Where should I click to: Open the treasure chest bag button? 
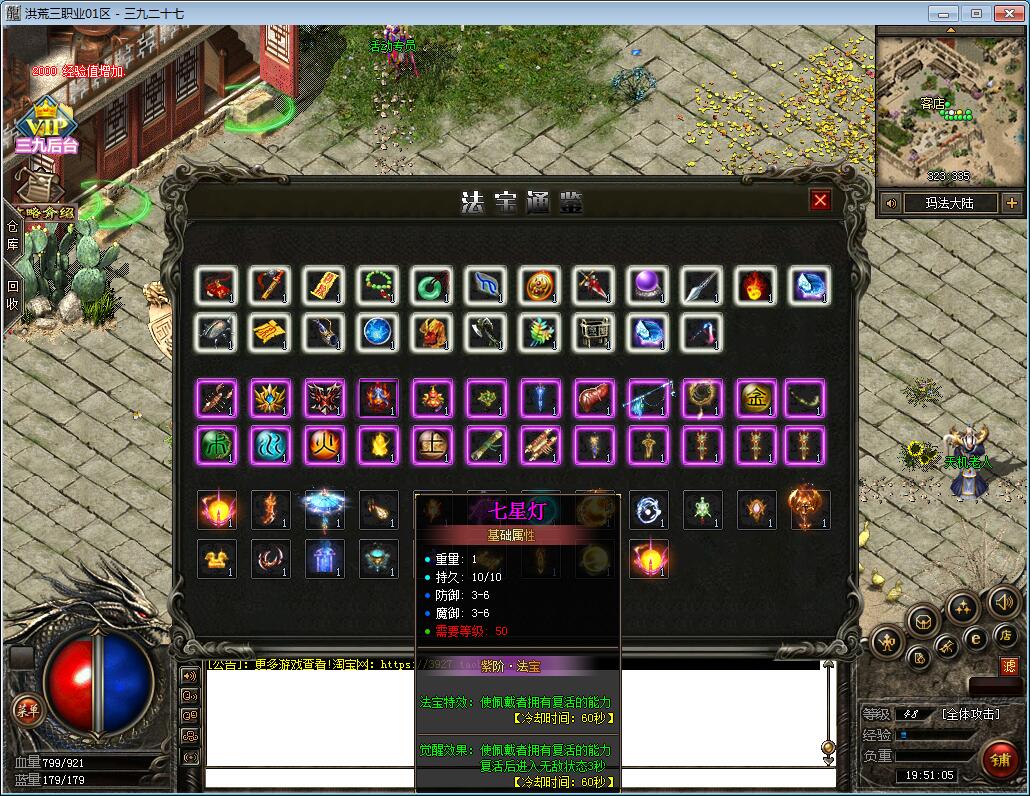(x=921, y=620)
